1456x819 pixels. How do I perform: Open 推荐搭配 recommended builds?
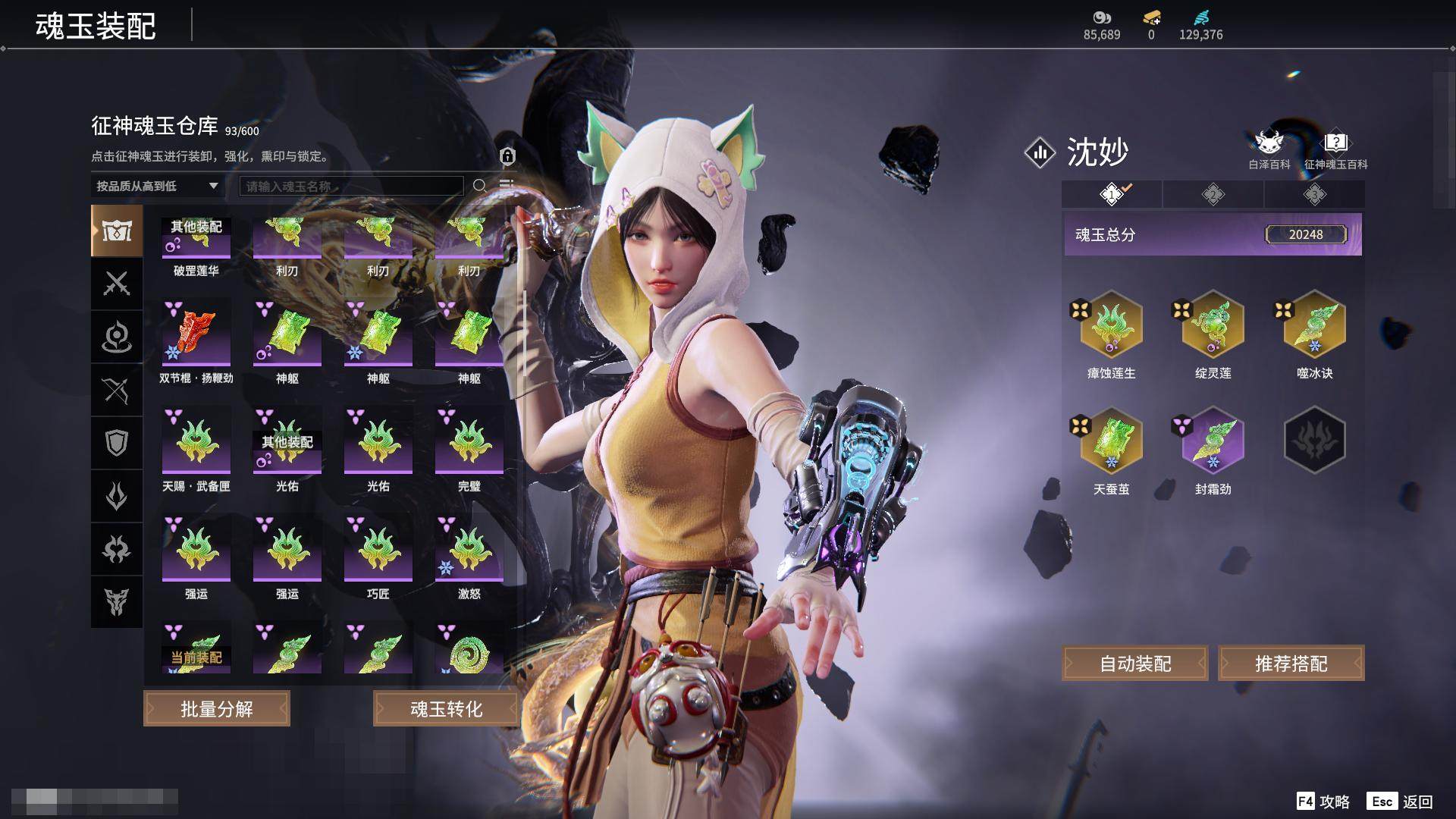[1291, 664]
